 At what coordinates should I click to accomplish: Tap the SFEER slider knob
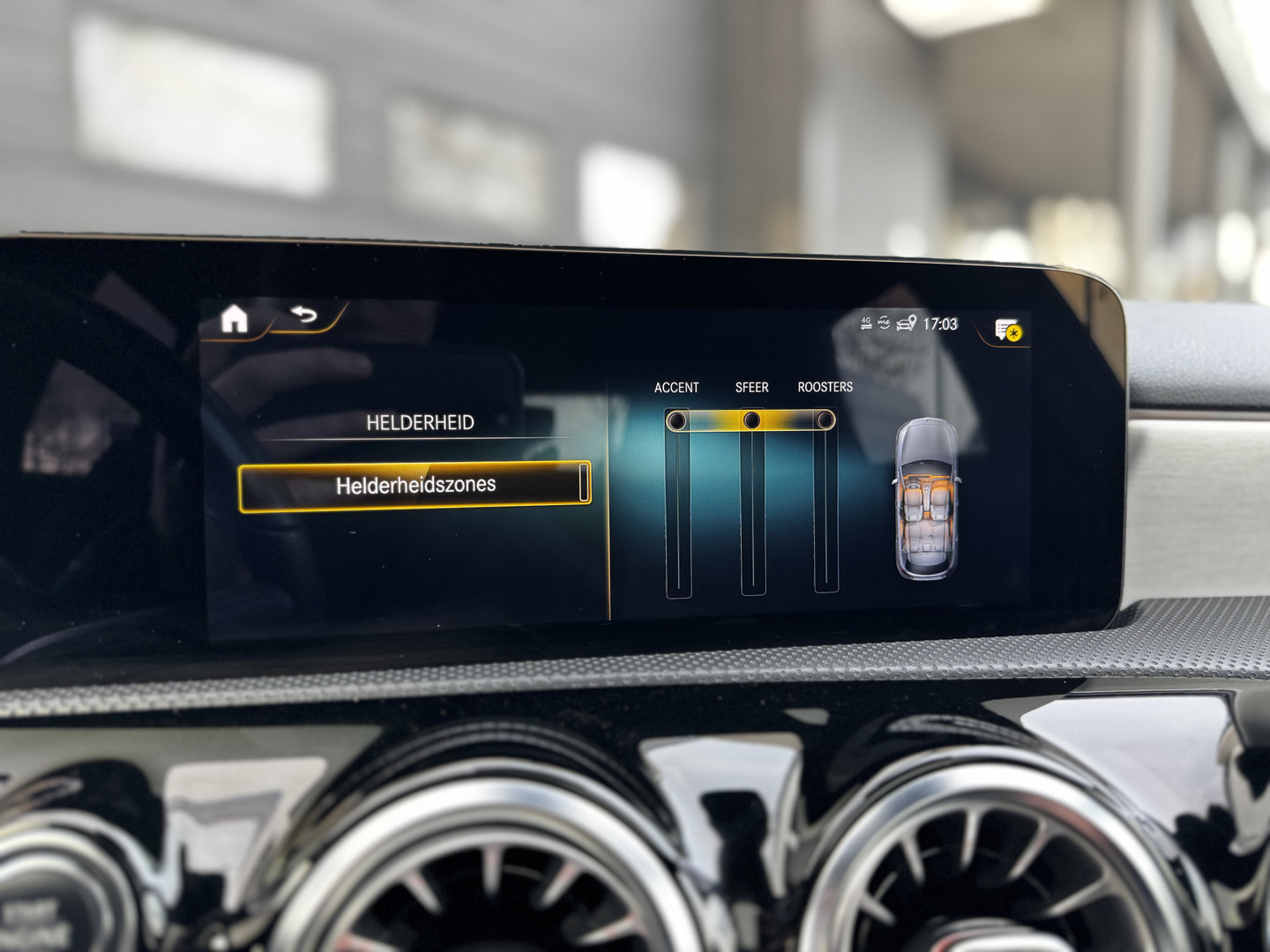click(x=751, y=419)
